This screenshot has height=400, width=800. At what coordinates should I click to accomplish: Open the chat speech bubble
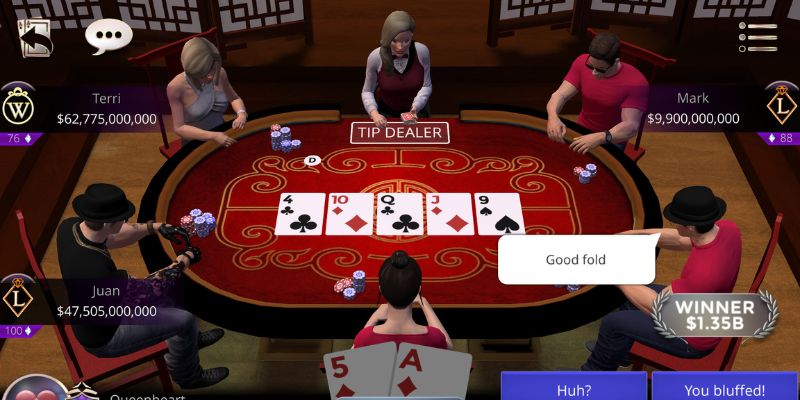pyautogui.click(x=108, y=36)
